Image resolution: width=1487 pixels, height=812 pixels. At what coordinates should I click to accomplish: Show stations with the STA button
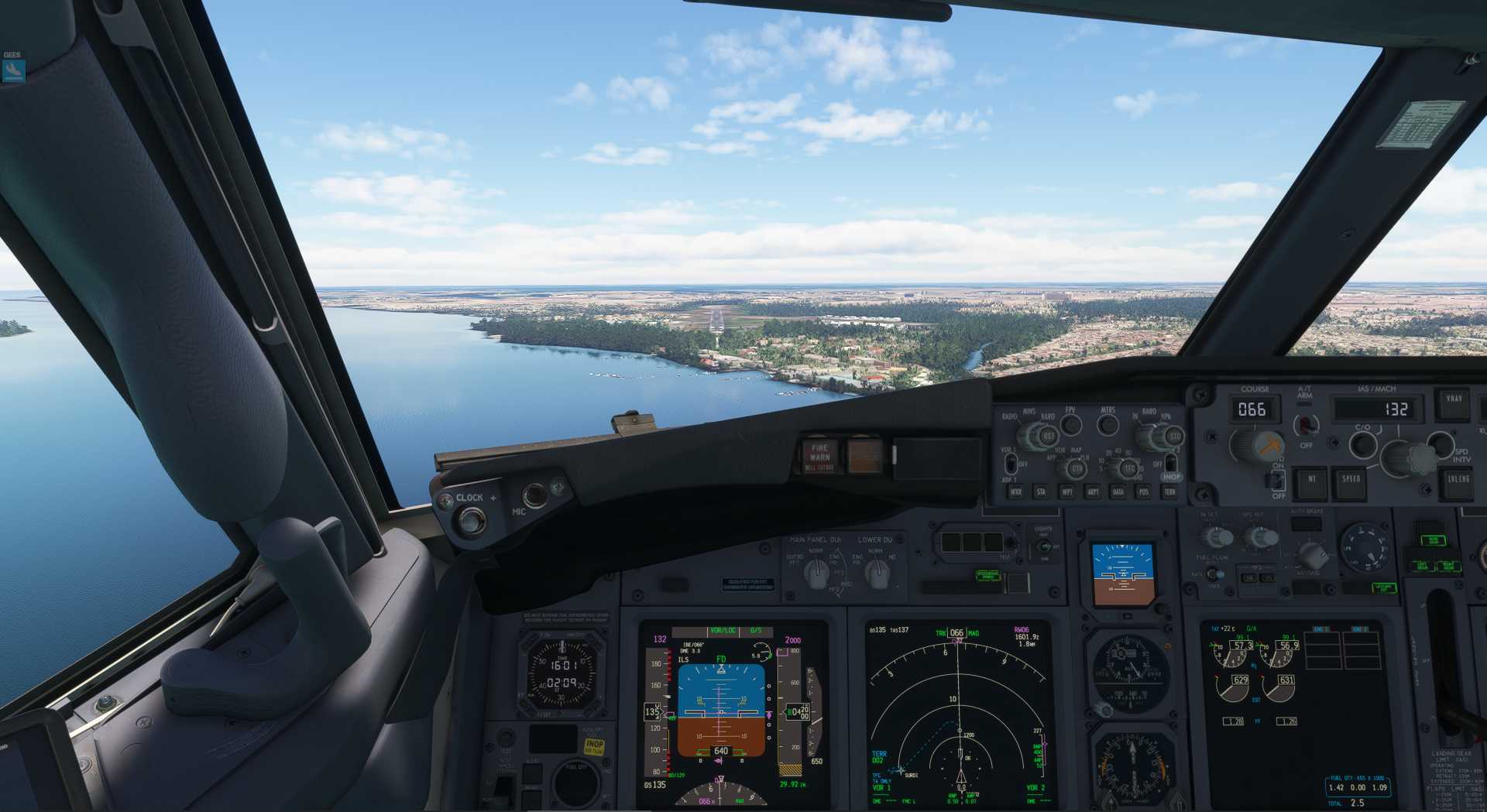tap(1041, 492)
